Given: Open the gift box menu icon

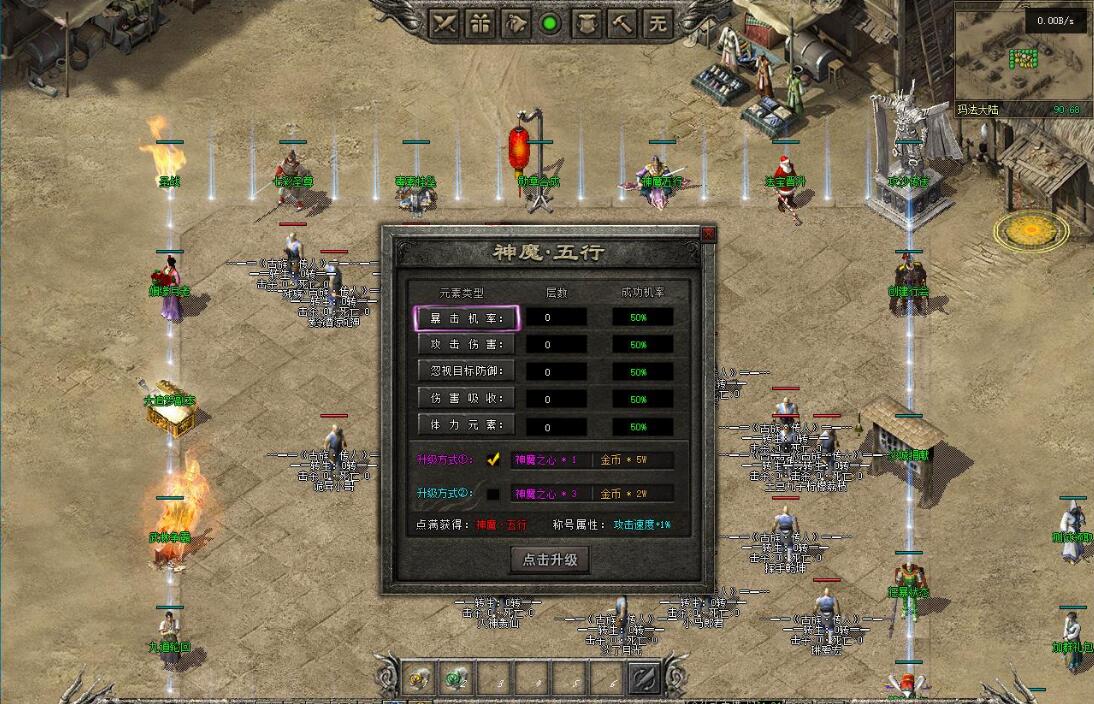Looking at the screenshot, I should [481, 23].
